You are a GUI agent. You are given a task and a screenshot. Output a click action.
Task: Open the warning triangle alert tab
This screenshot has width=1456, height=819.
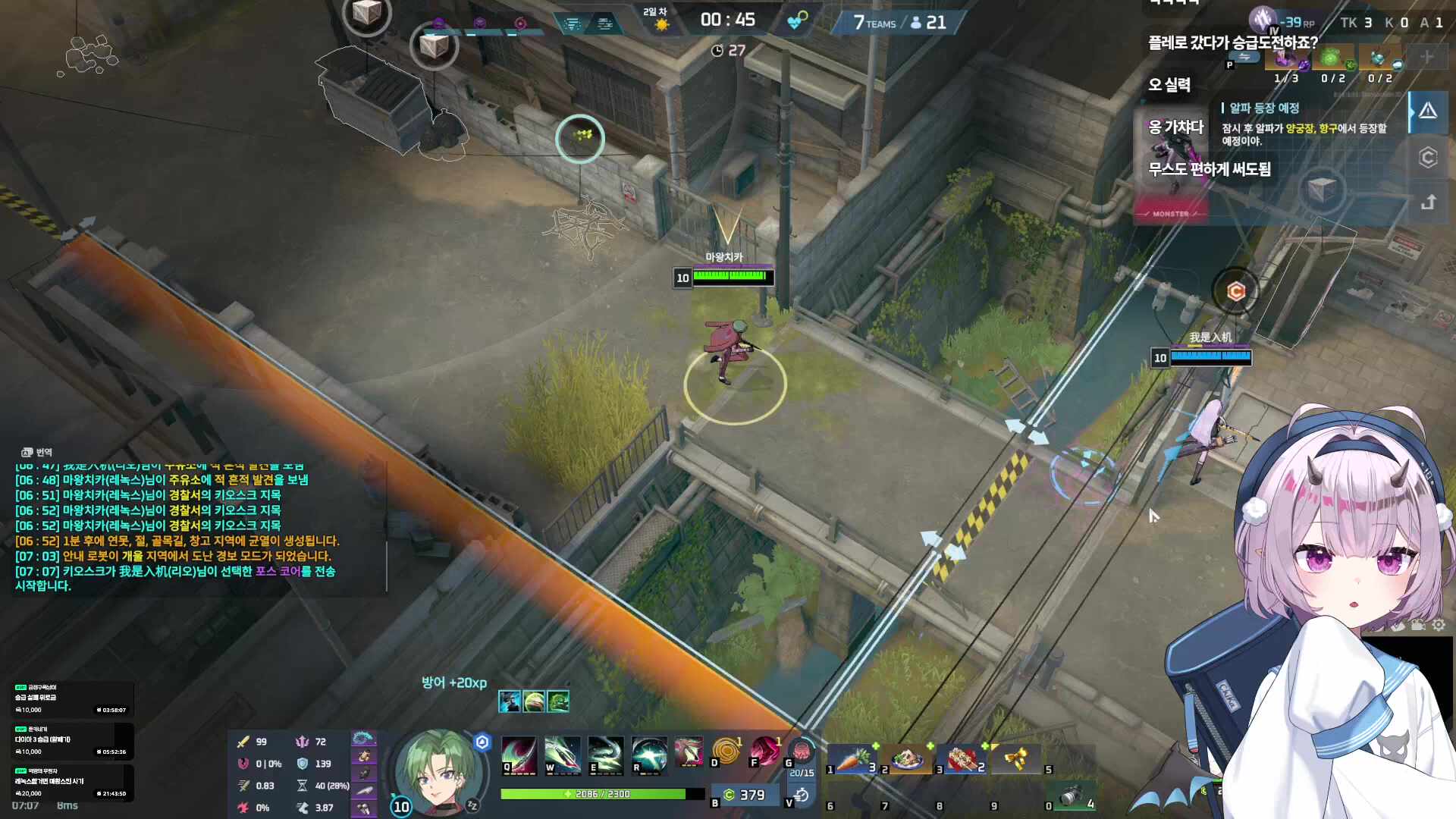tap(1428, 111)
